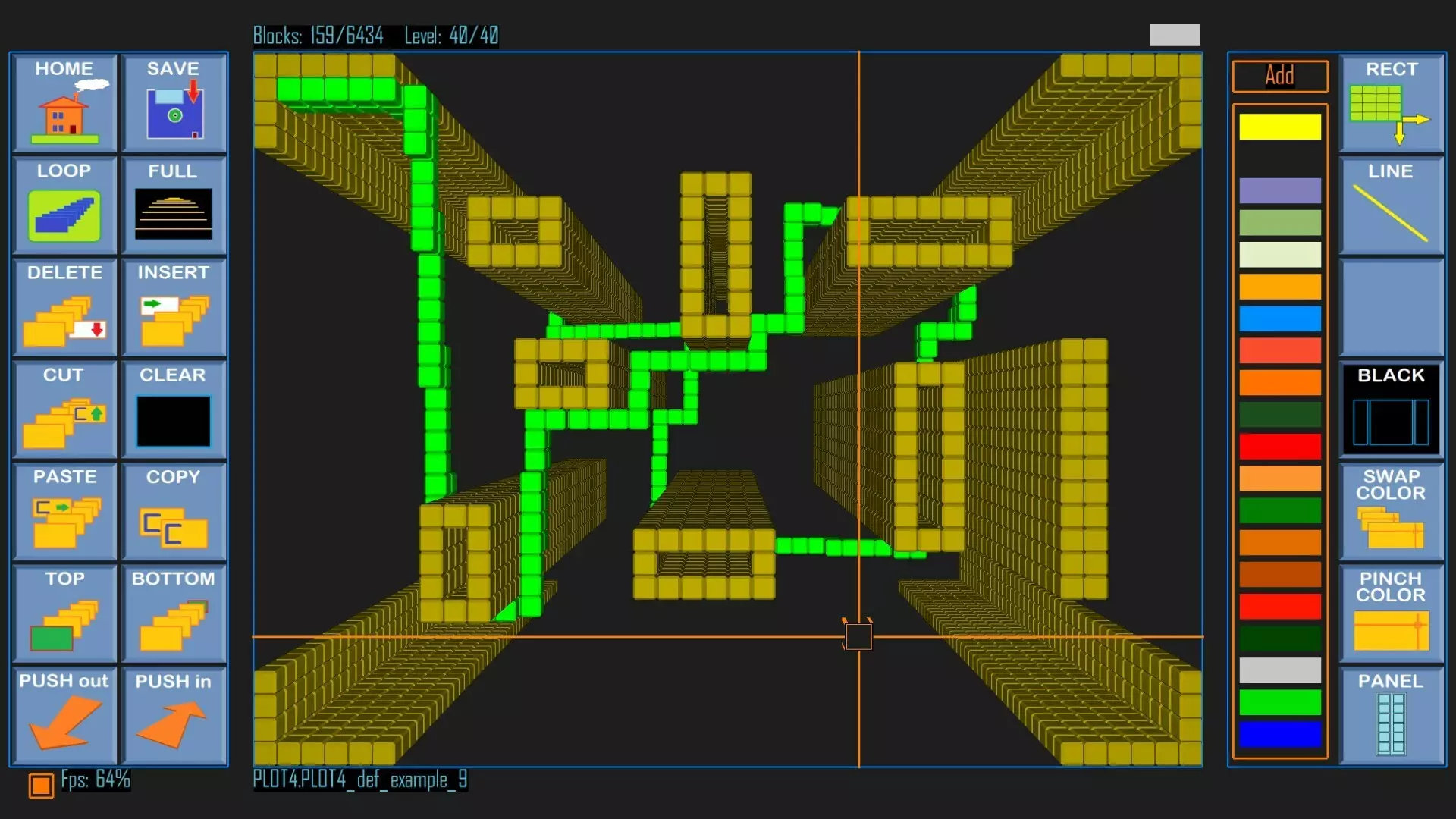The width and height of the screenshot is (1456, 819).
Task: Activate the CUT tool
Action: point(64,409)
